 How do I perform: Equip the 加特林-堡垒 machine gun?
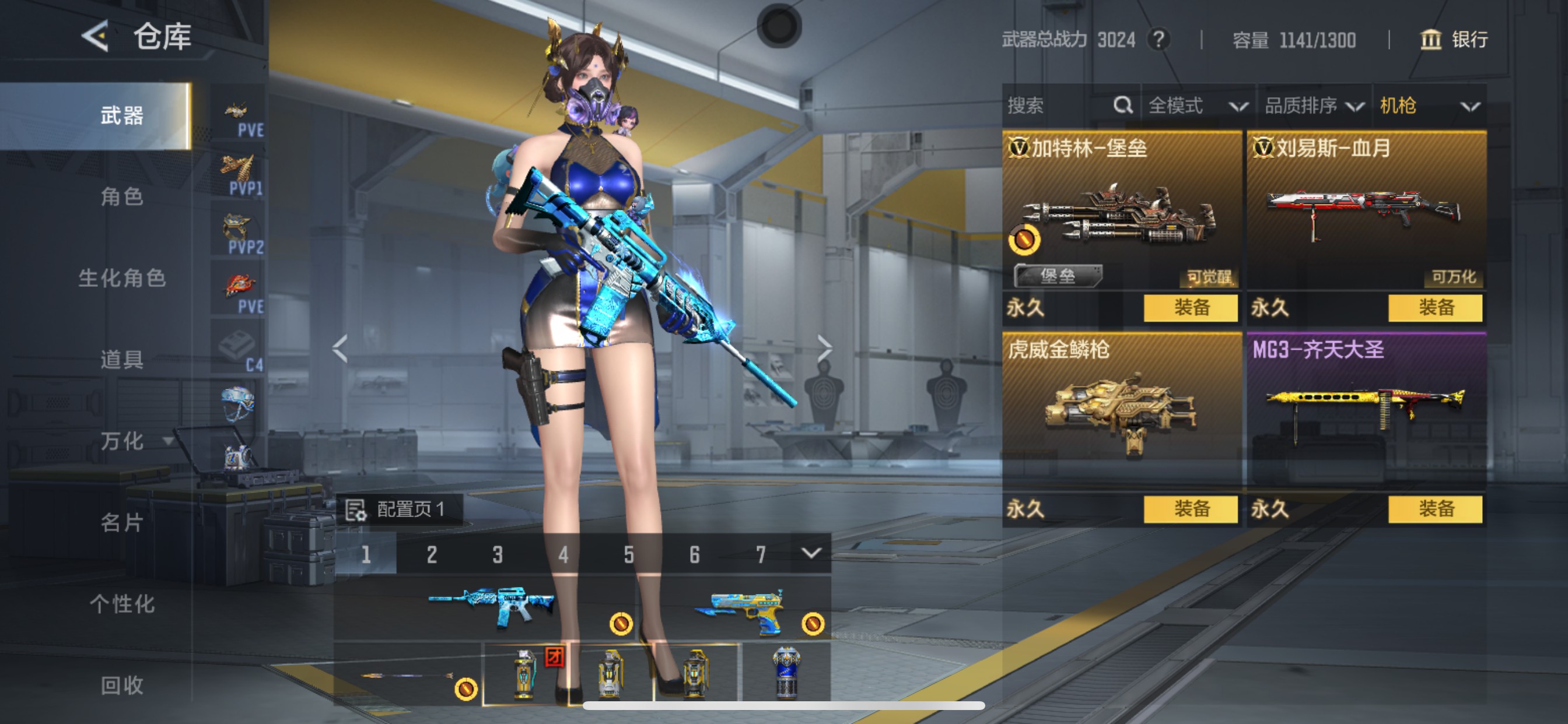pyautogui.click(x=1190, y=308)
